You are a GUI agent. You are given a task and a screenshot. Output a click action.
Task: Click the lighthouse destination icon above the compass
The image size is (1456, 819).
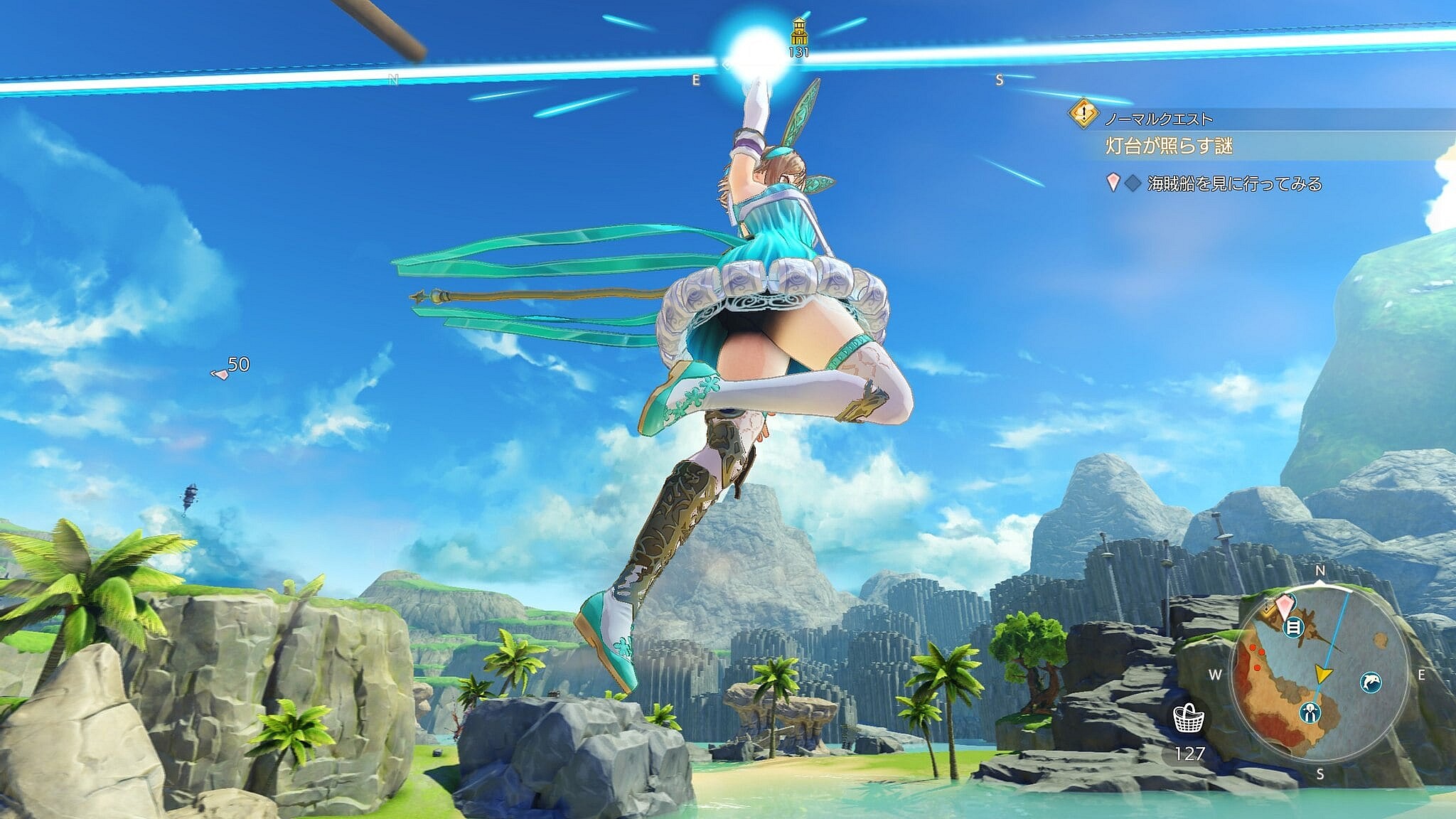point(799,32)
